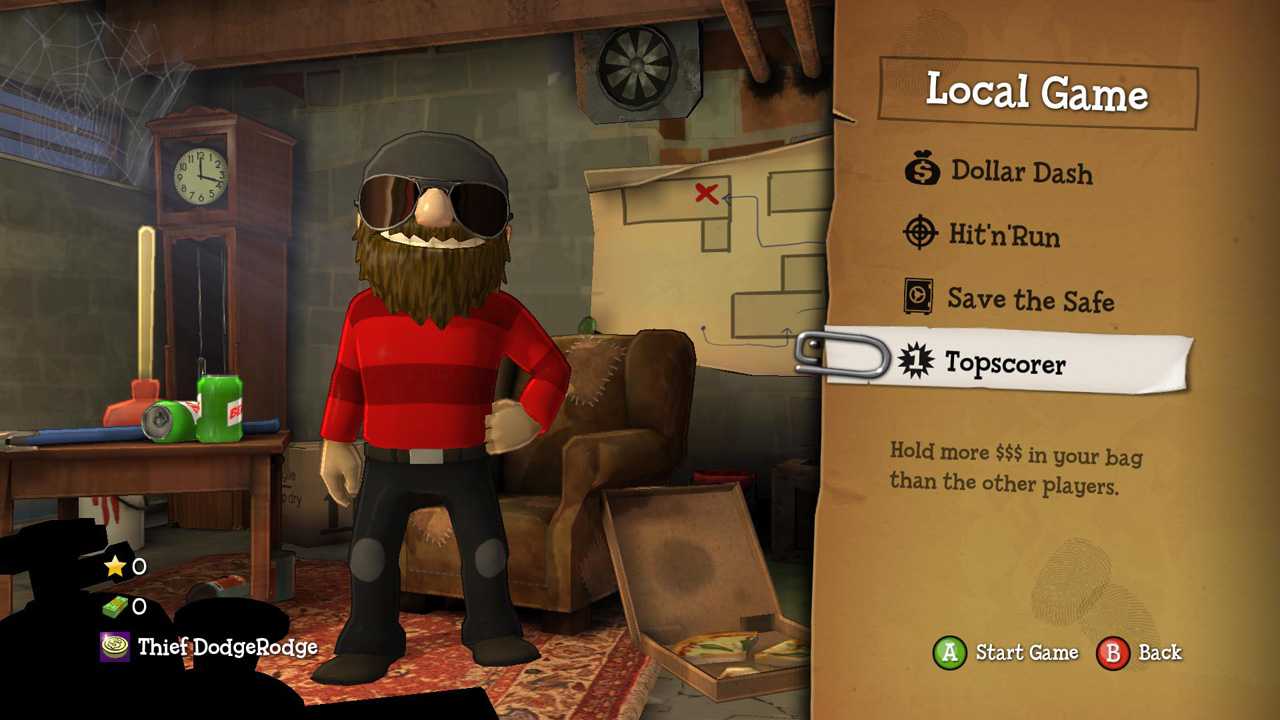Choose the Save the Safe mode
Image resolution: width=1280 pixels, height=720 pixels.
click(1029, 299)
